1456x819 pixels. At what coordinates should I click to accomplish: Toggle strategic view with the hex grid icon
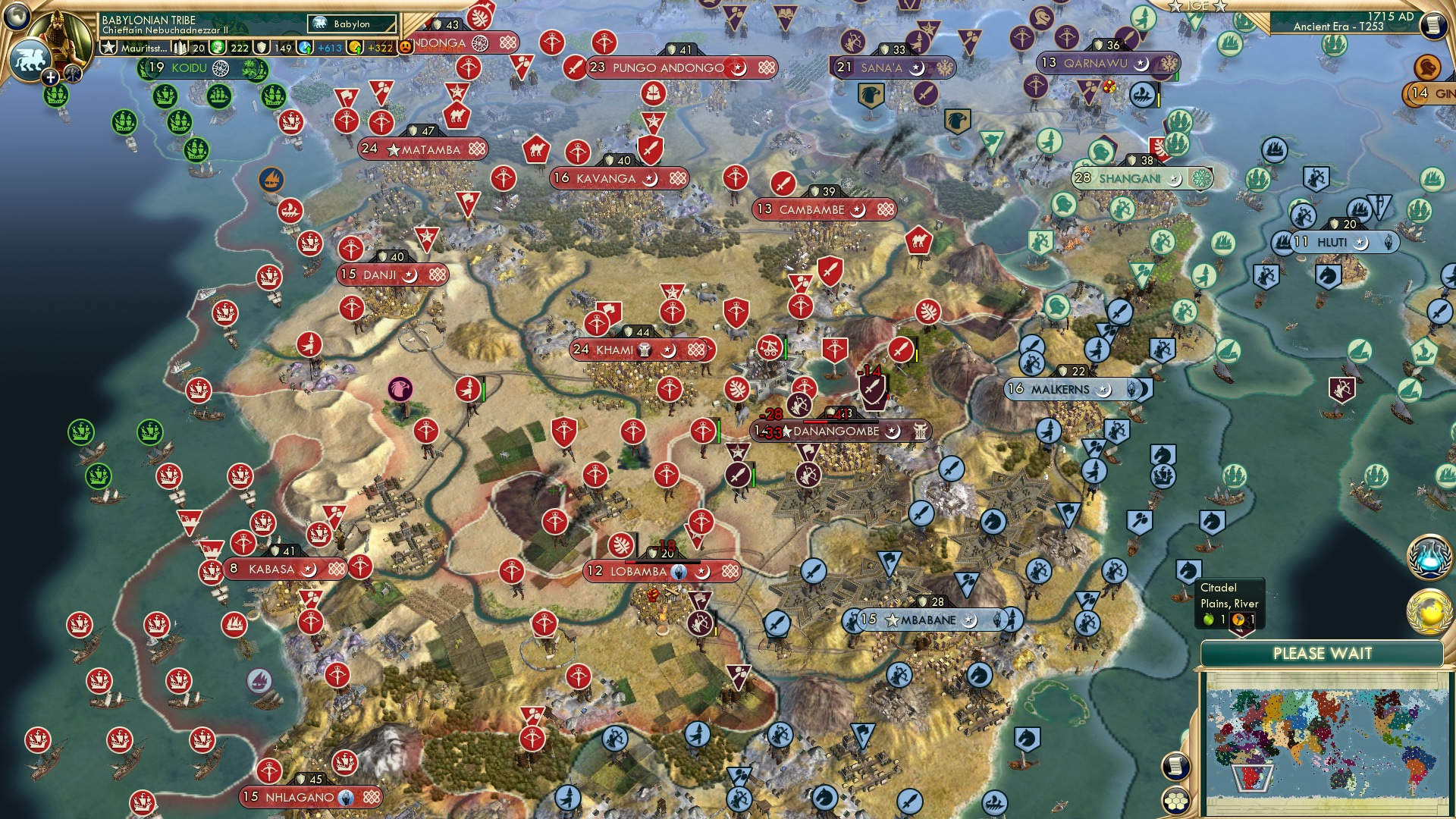1176,802
